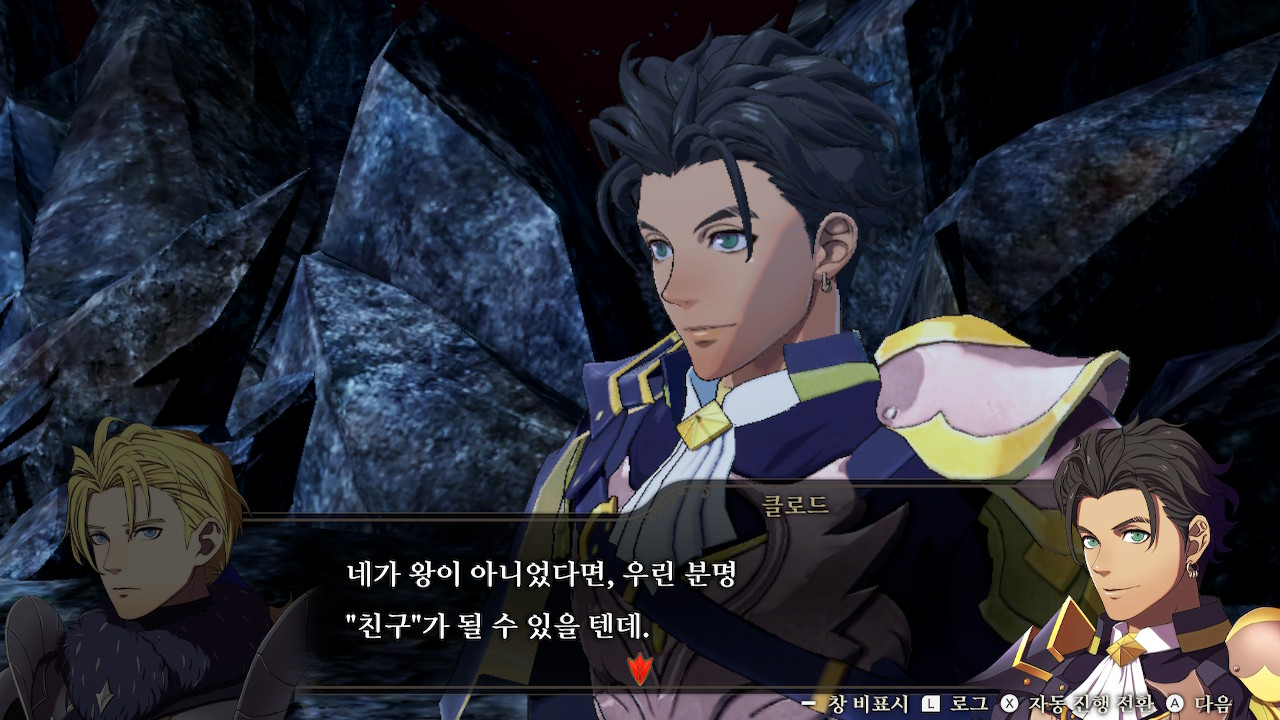This screenshot has height=720, width=1280.
Task: Advance the dialogue with the red arrow
Action: point(637,667)
